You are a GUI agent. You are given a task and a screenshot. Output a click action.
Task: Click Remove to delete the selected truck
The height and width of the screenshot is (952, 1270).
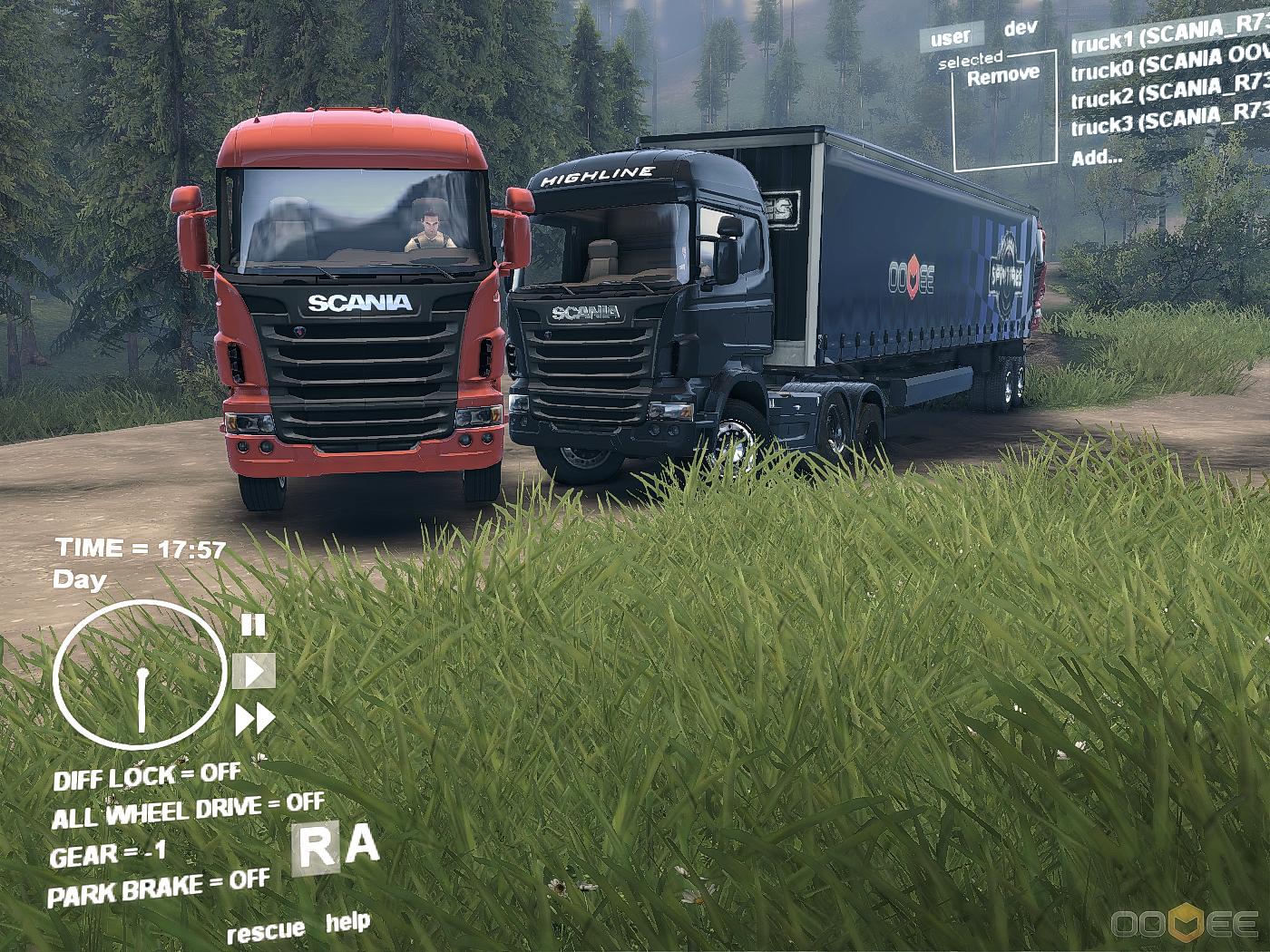pyautogui.click(x=1002, y=76)
